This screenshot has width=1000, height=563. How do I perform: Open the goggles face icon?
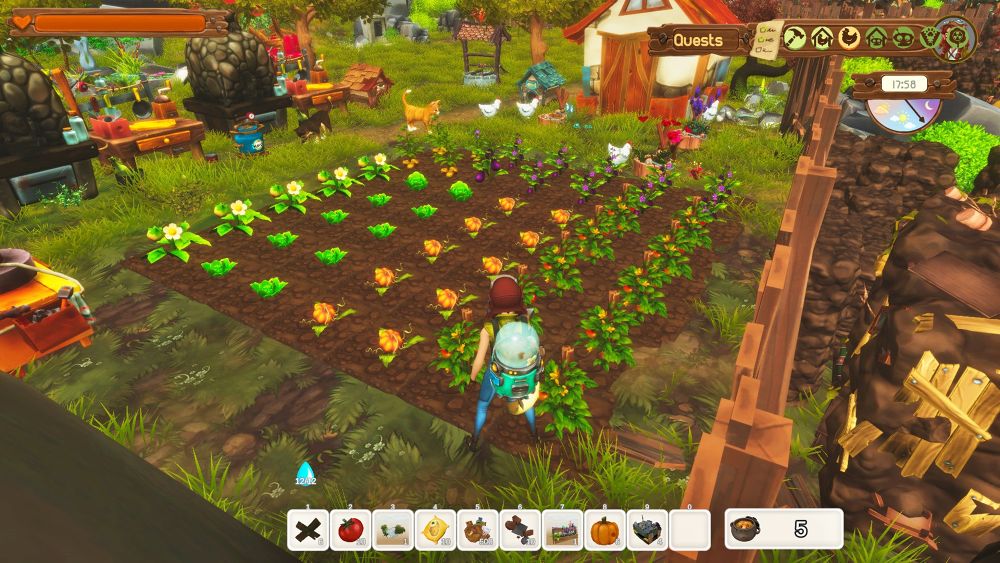coord(903,38)
